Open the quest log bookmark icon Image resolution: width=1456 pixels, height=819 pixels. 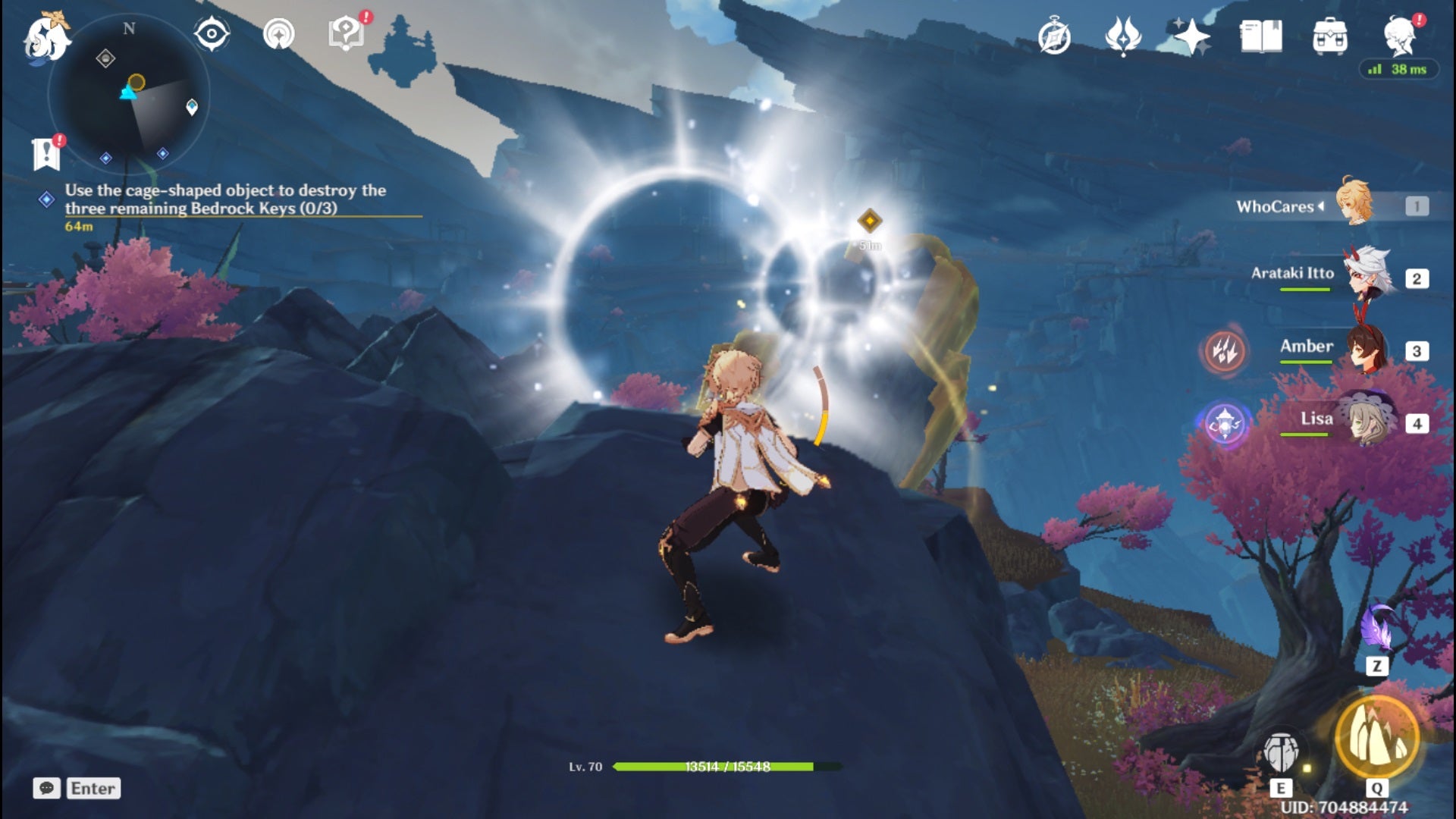pos(47,154)
